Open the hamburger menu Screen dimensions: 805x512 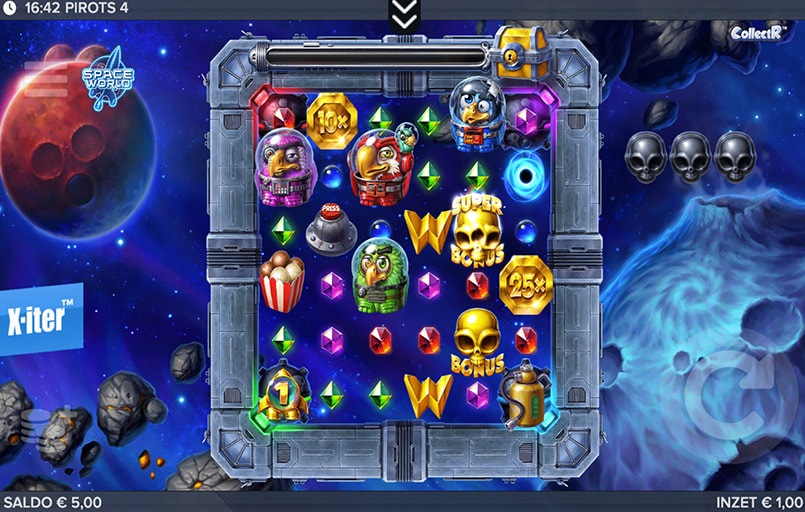tap(45, 70)
